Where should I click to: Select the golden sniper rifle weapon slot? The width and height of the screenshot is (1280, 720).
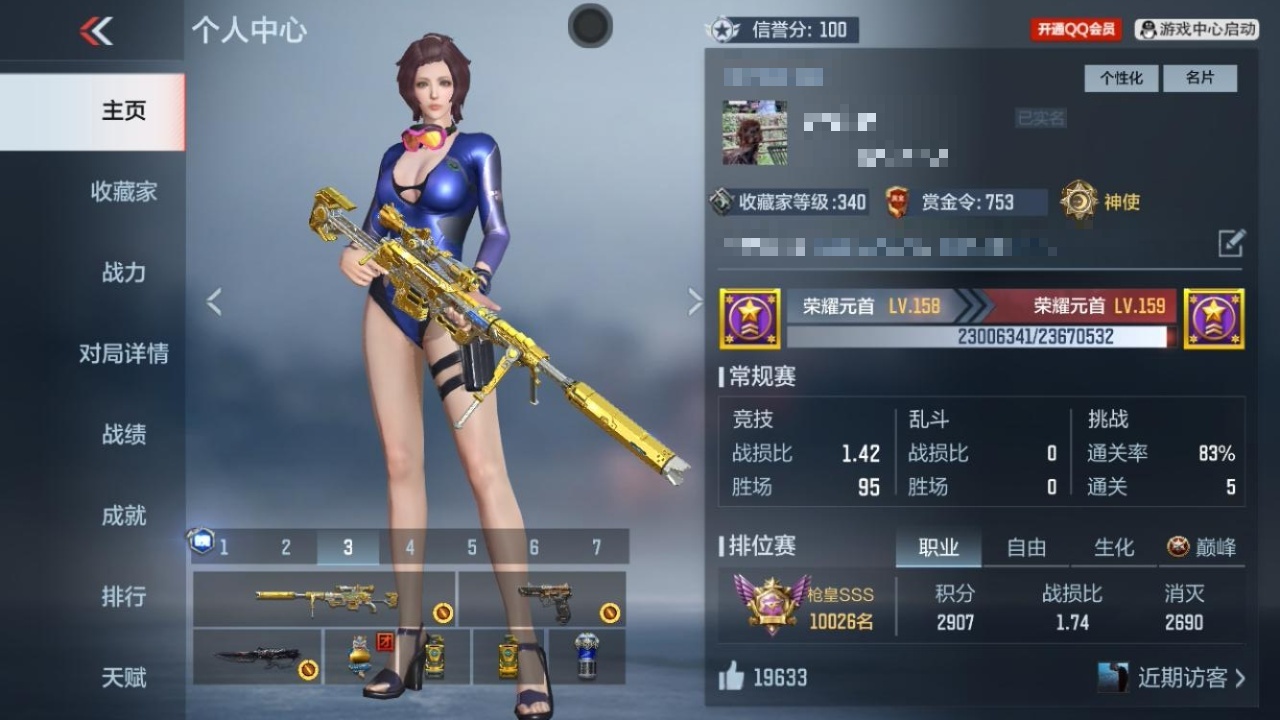click(x=324, y=599)
